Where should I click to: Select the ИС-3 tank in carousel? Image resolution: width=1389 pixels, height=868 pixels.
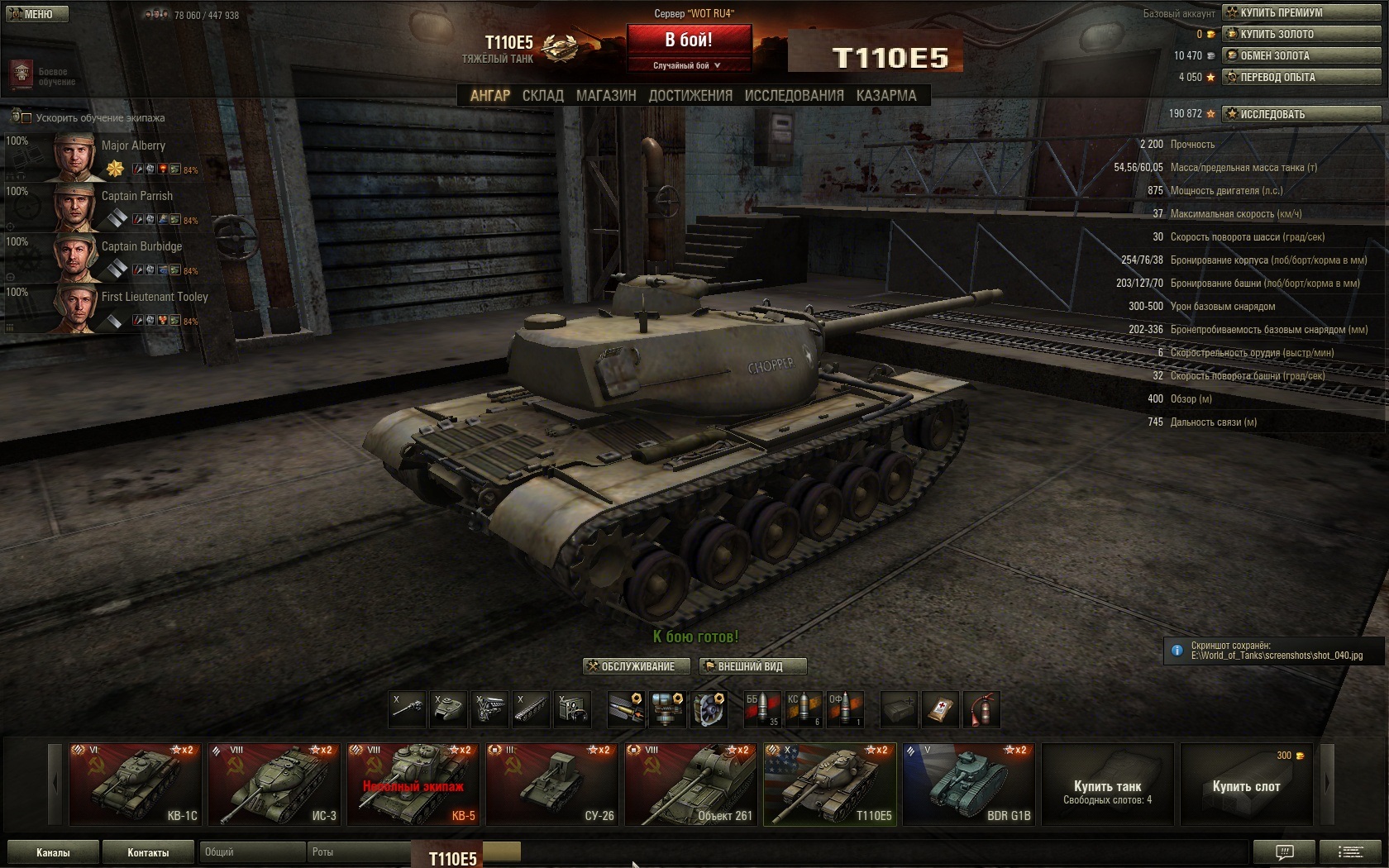coord(274,784)
